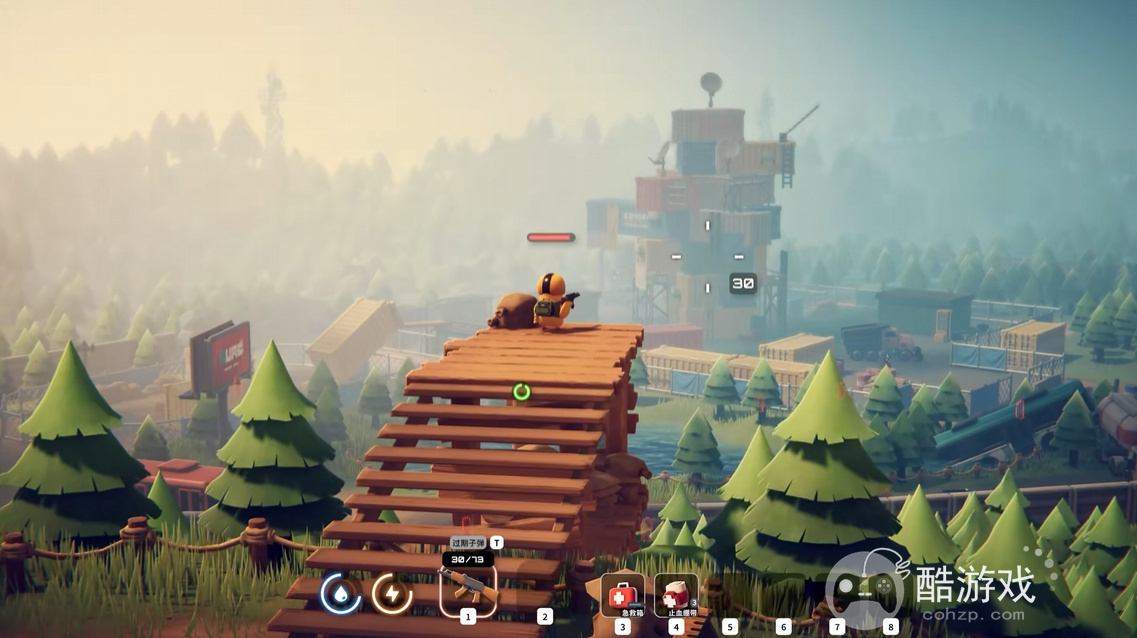The width and height of the screenshot is (1137, 638).
Task: Click the blue water droplet thirst icon
Action: pos(341,594)
